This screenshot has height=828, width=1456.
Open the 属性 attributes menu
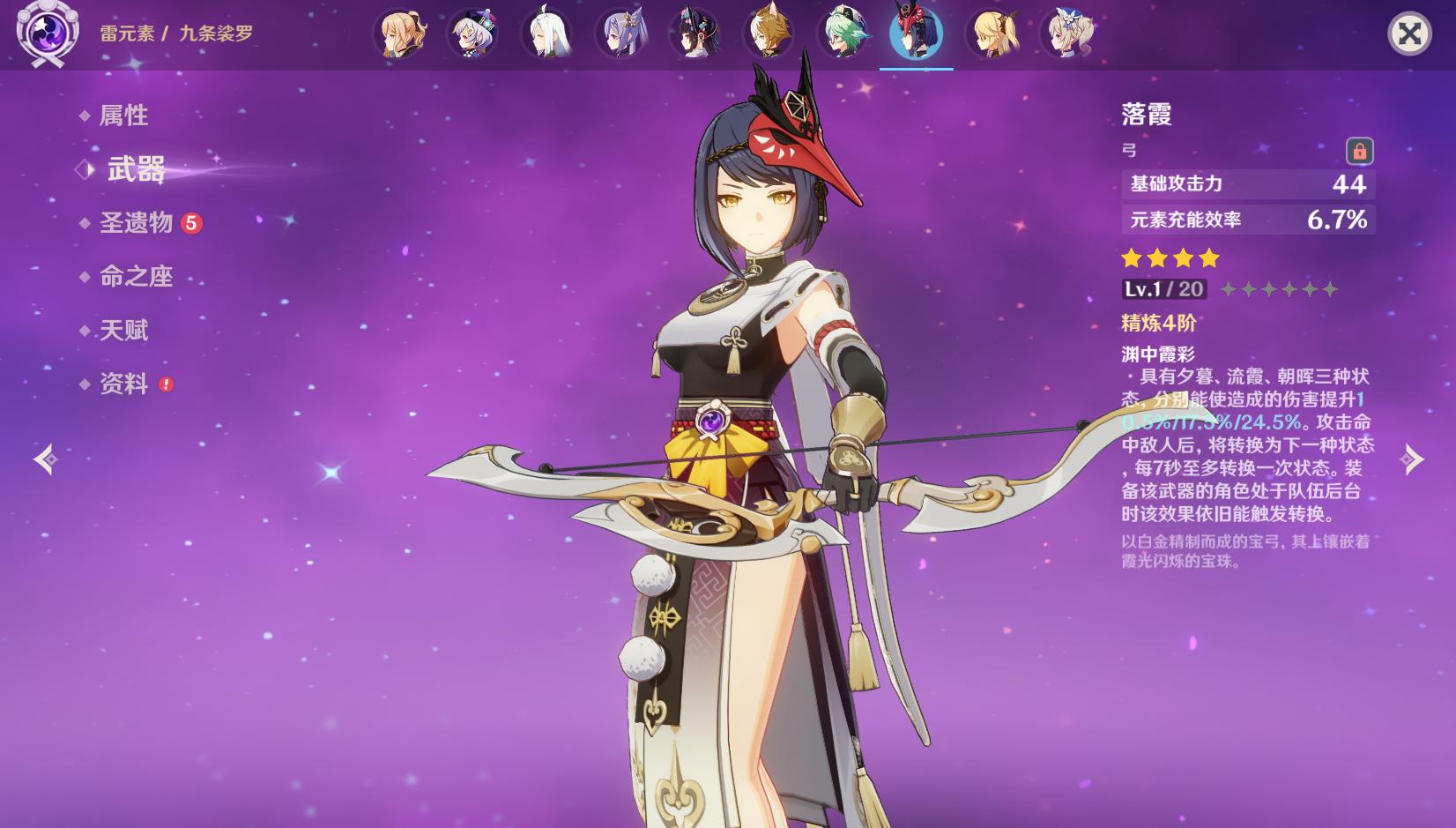pyautogui.click(x=123, y=116)
